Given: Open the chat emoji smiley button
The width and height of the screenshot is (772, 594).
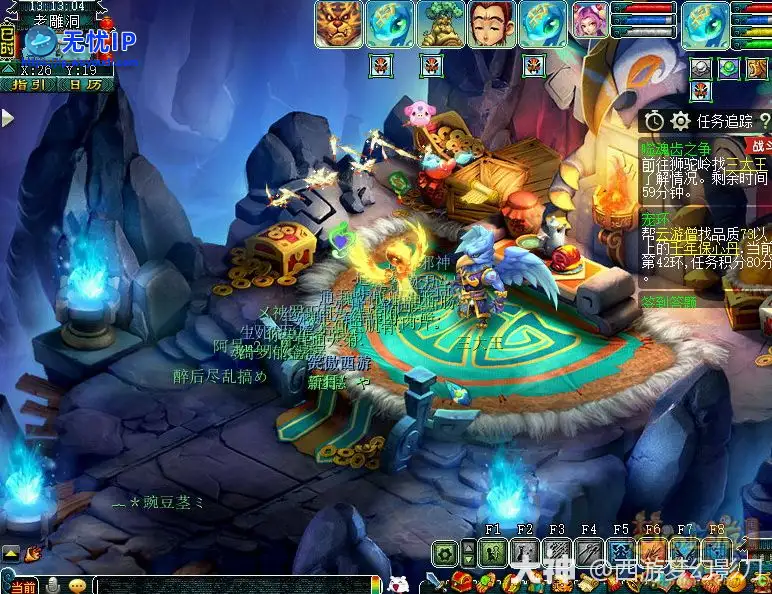Looking at the screenshot, I should click(77, 585).
